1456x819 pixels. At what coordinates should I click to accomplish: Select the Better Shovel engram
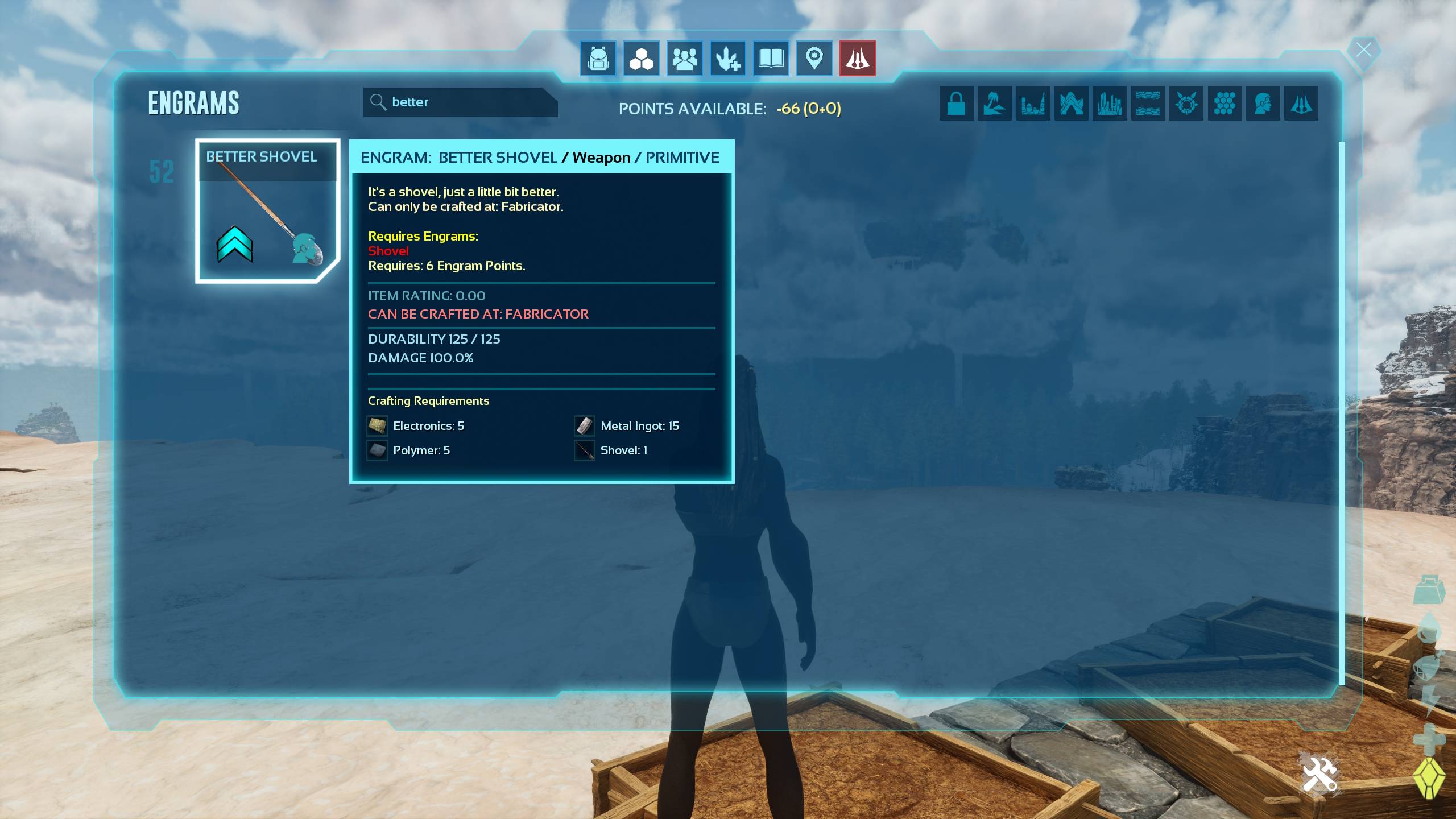point(267,211)
